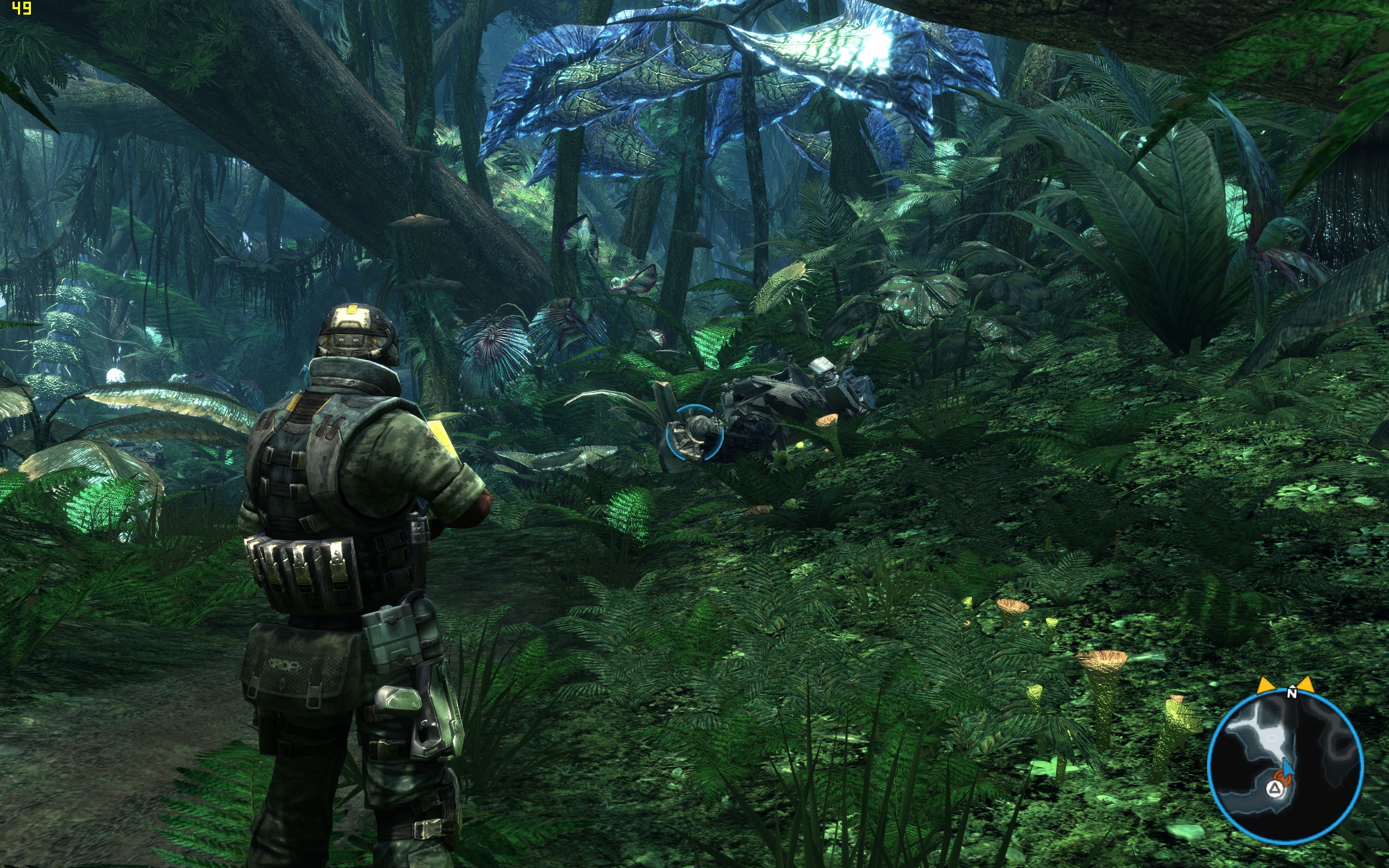Select the blue interaction ring on the wreckage
This screenshot has height=868, width=1389.
pyautogui.click(x=694, y=433)
